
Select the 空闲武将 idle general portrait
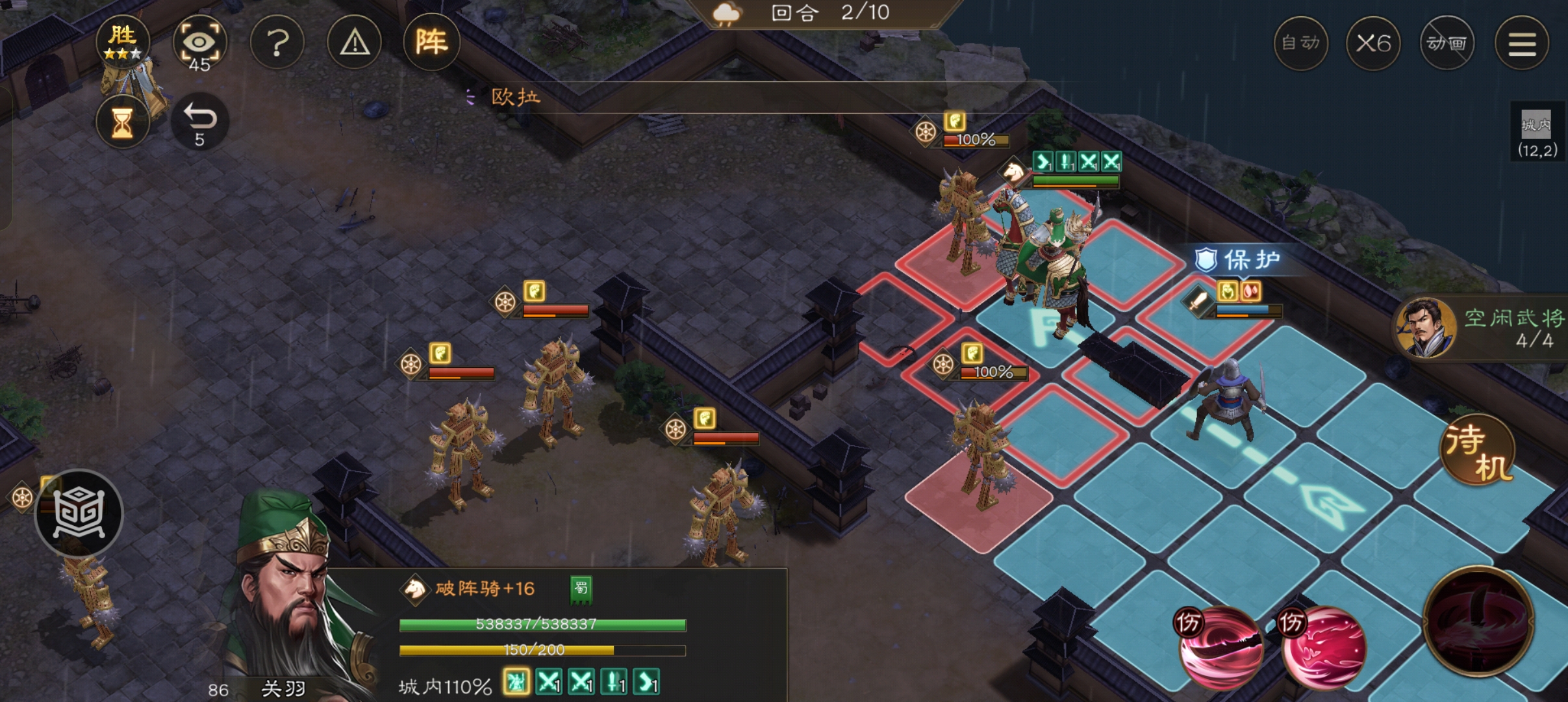click(1426, 328)
